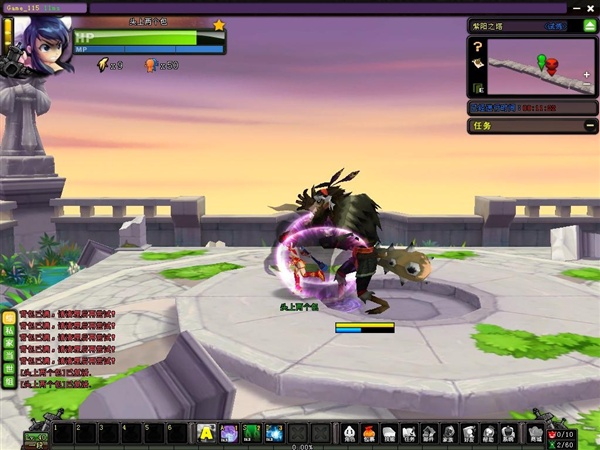
Task: Switch to the 世 world chat tab
Action: (x=9, y=368)
